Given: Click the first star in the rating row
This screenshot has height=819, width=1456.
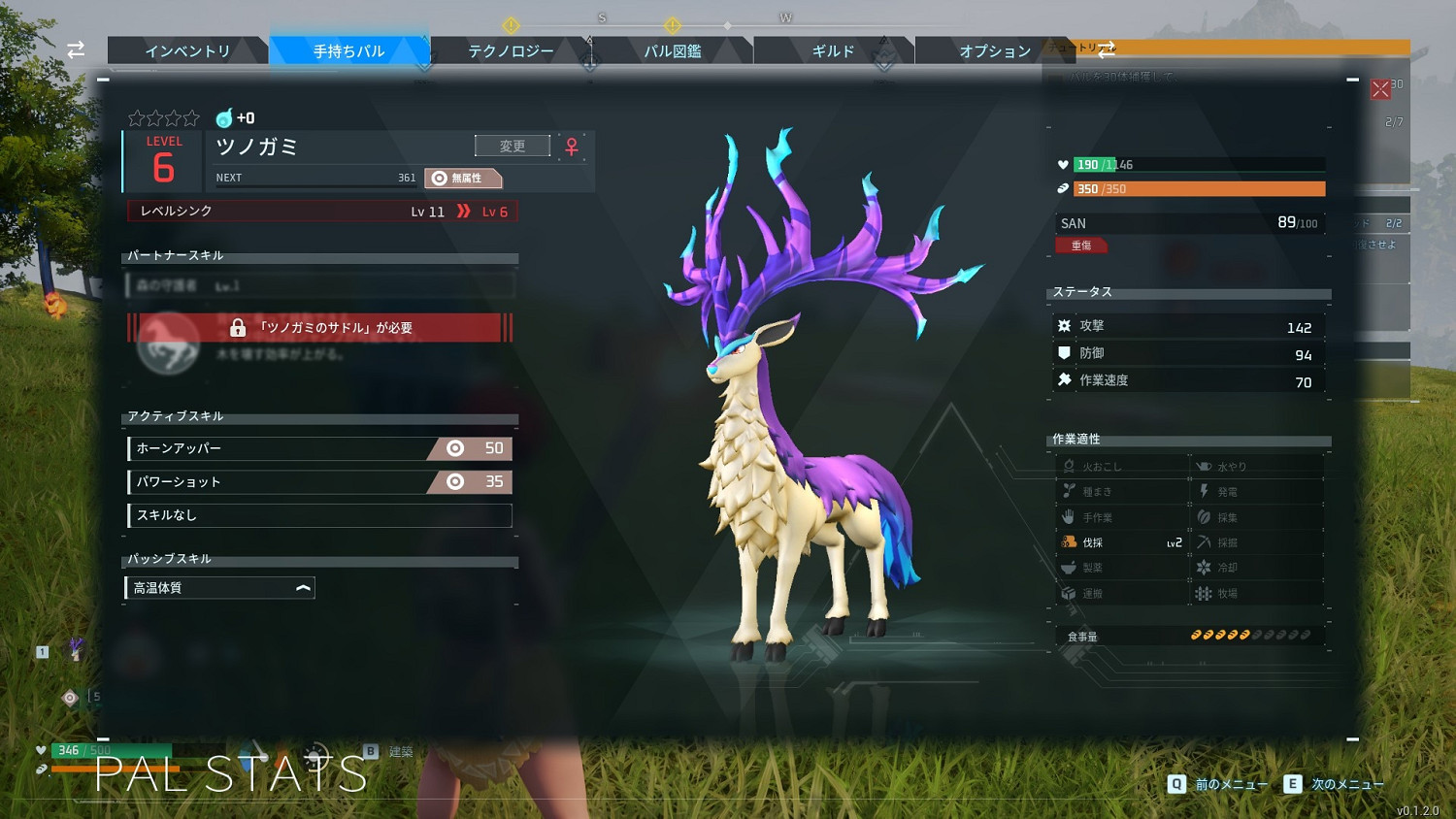Looking at the screenshot, I should pos(135,117).
